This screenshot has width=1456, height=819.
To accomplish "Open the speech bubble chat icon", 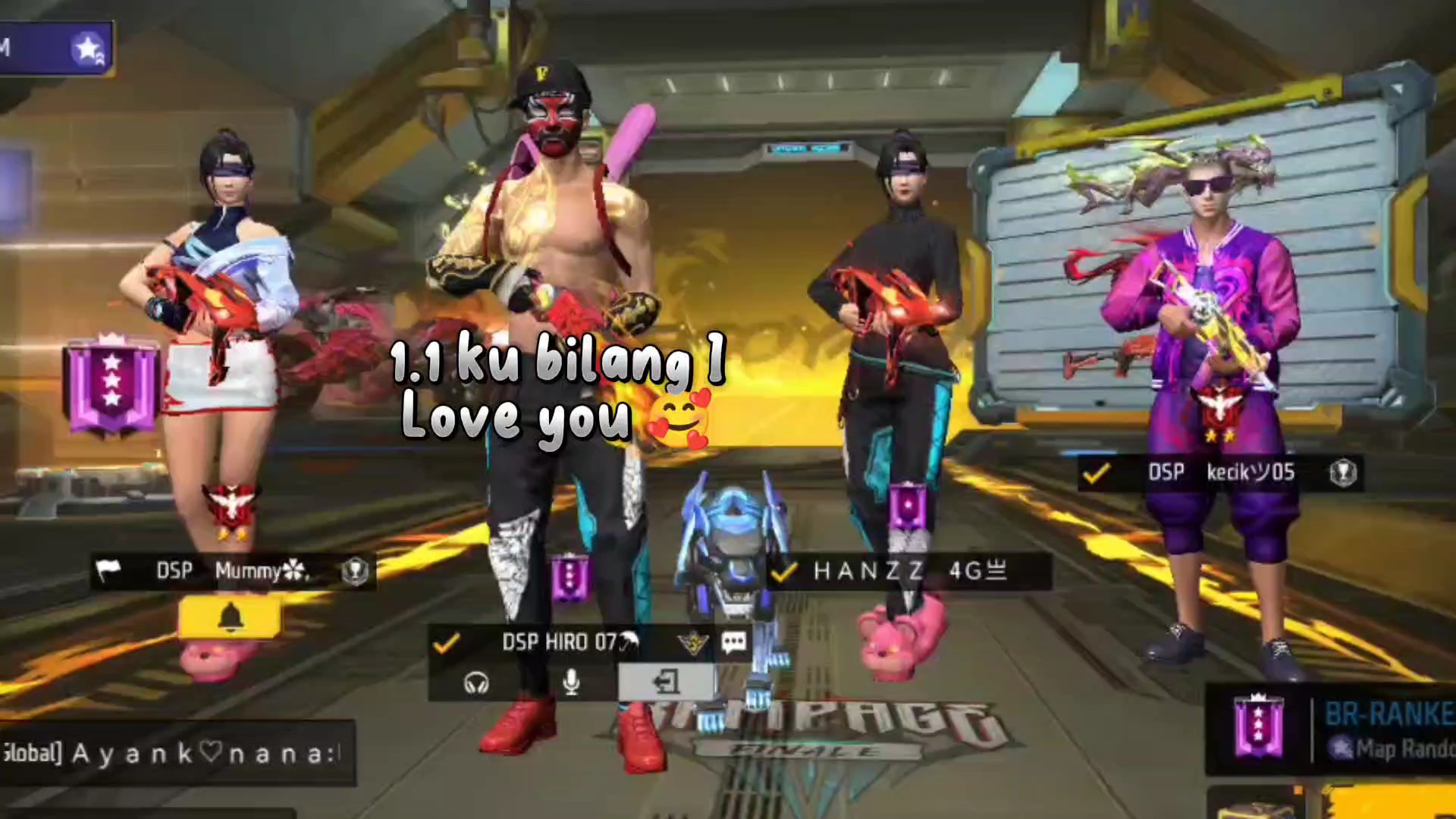I will point(733,643).
